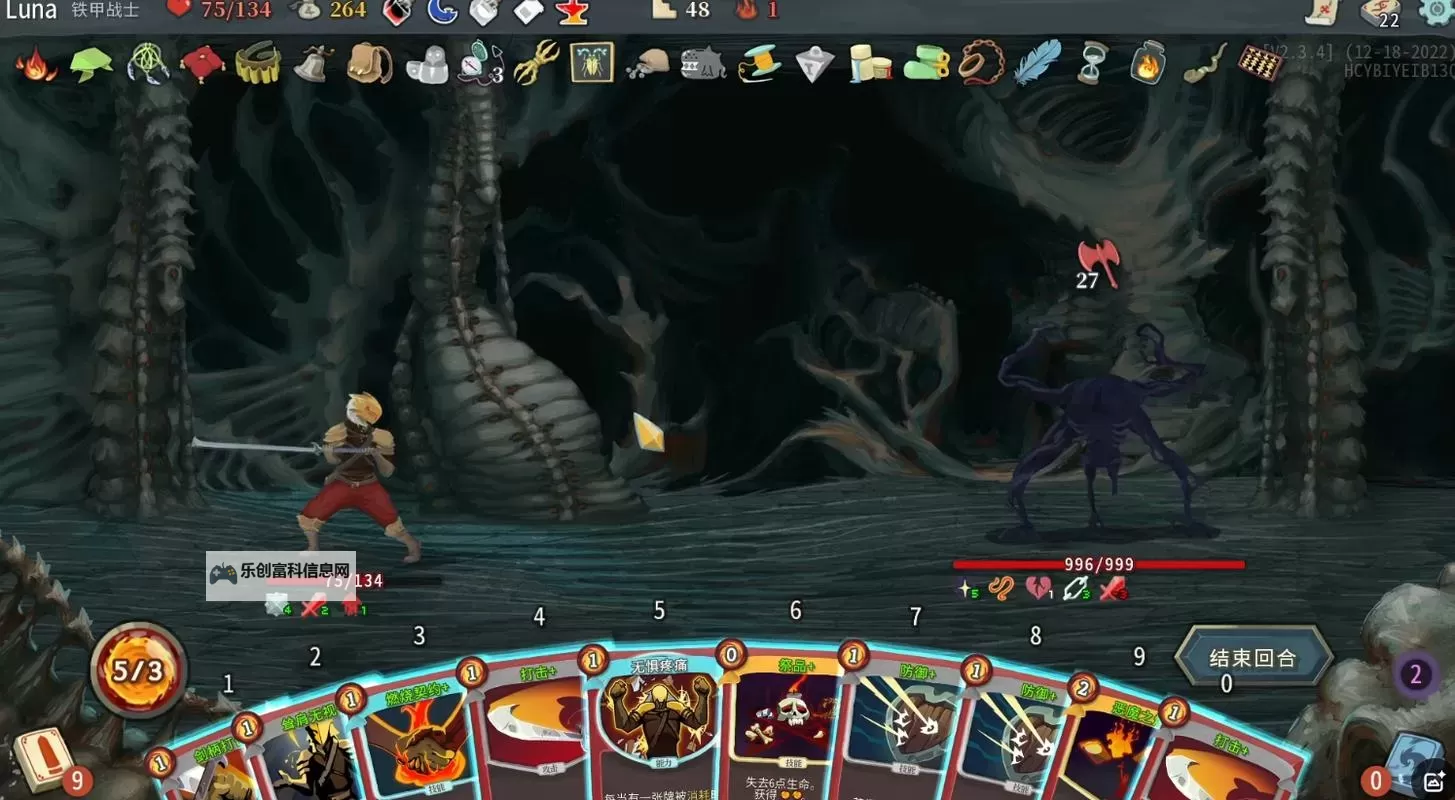Inspect the abacus relic

[1259, 63]
